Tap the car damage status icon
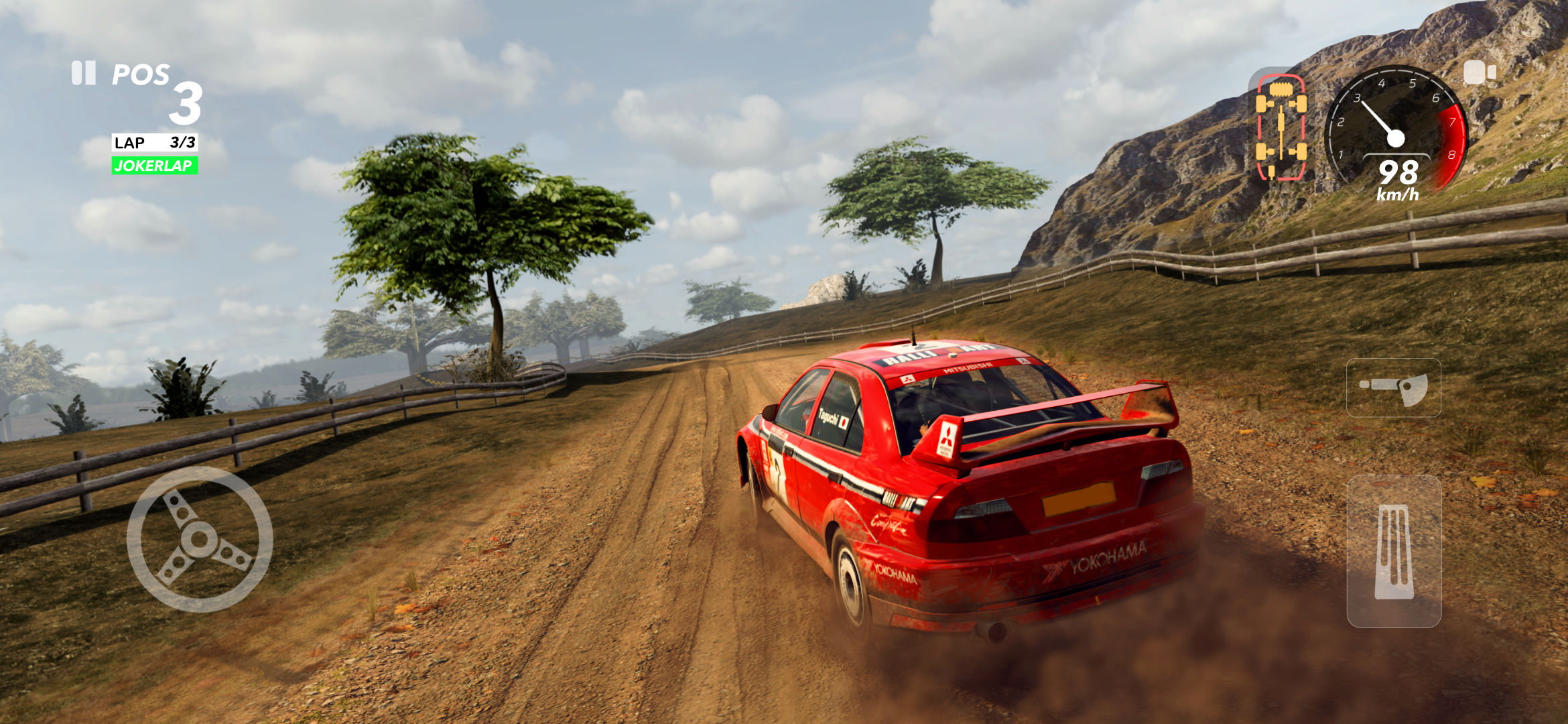 coord(1281,127)
